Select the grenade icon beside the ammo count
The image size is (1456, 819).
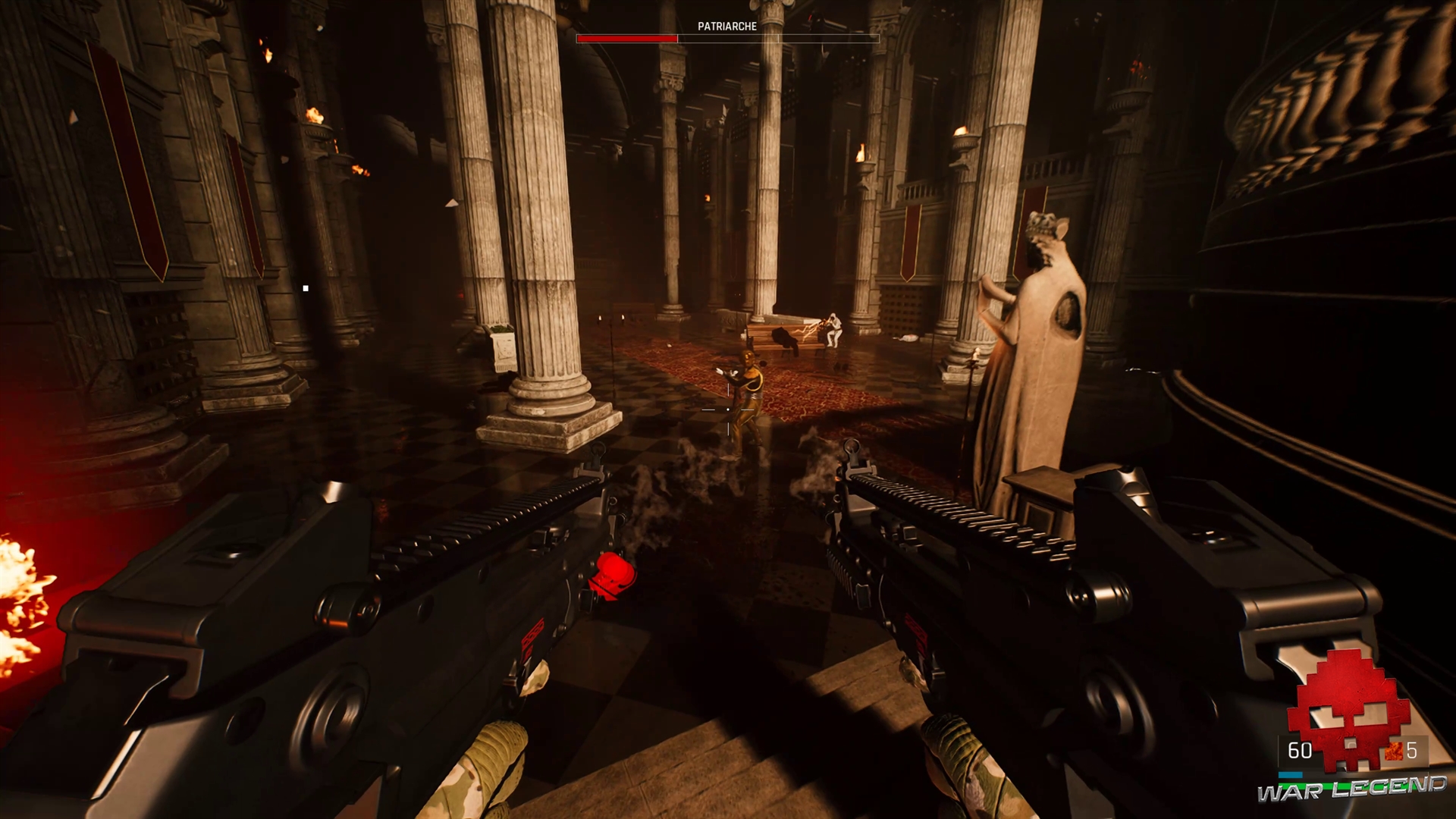(x=1394, y=751)
